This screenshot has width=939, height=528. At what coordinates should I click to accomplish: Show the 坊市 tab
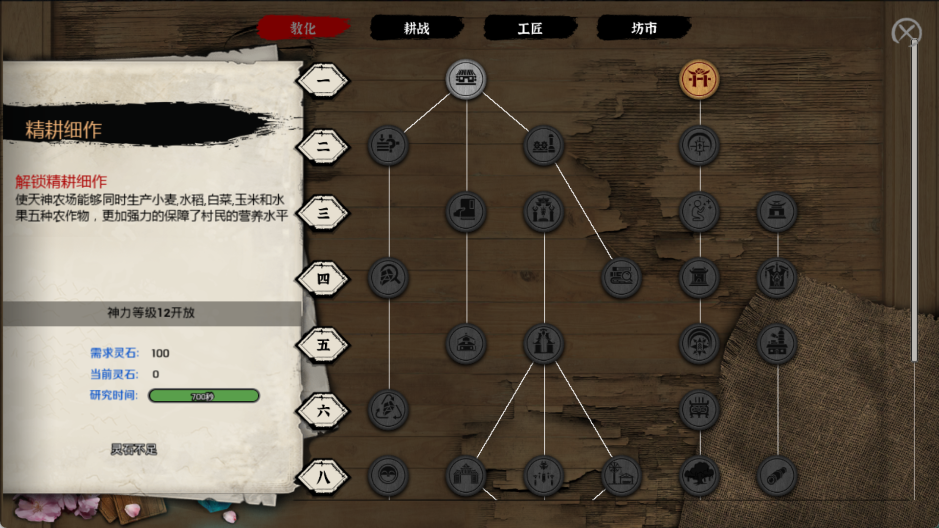644,28
